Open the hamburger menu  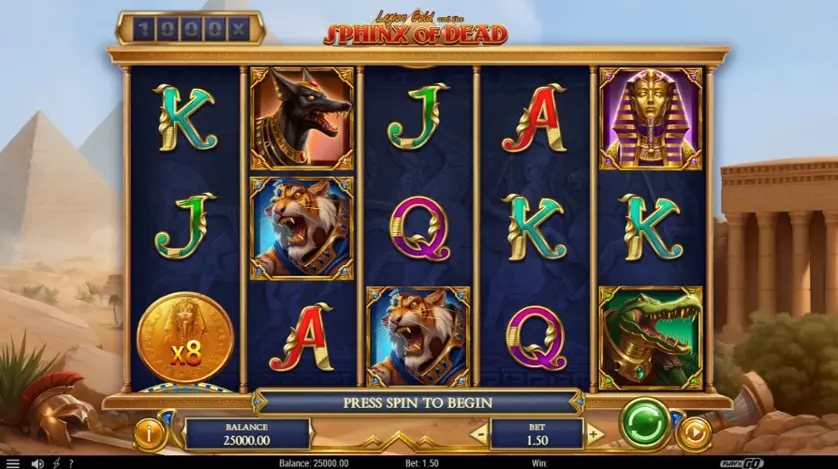(x=13, y=463)
